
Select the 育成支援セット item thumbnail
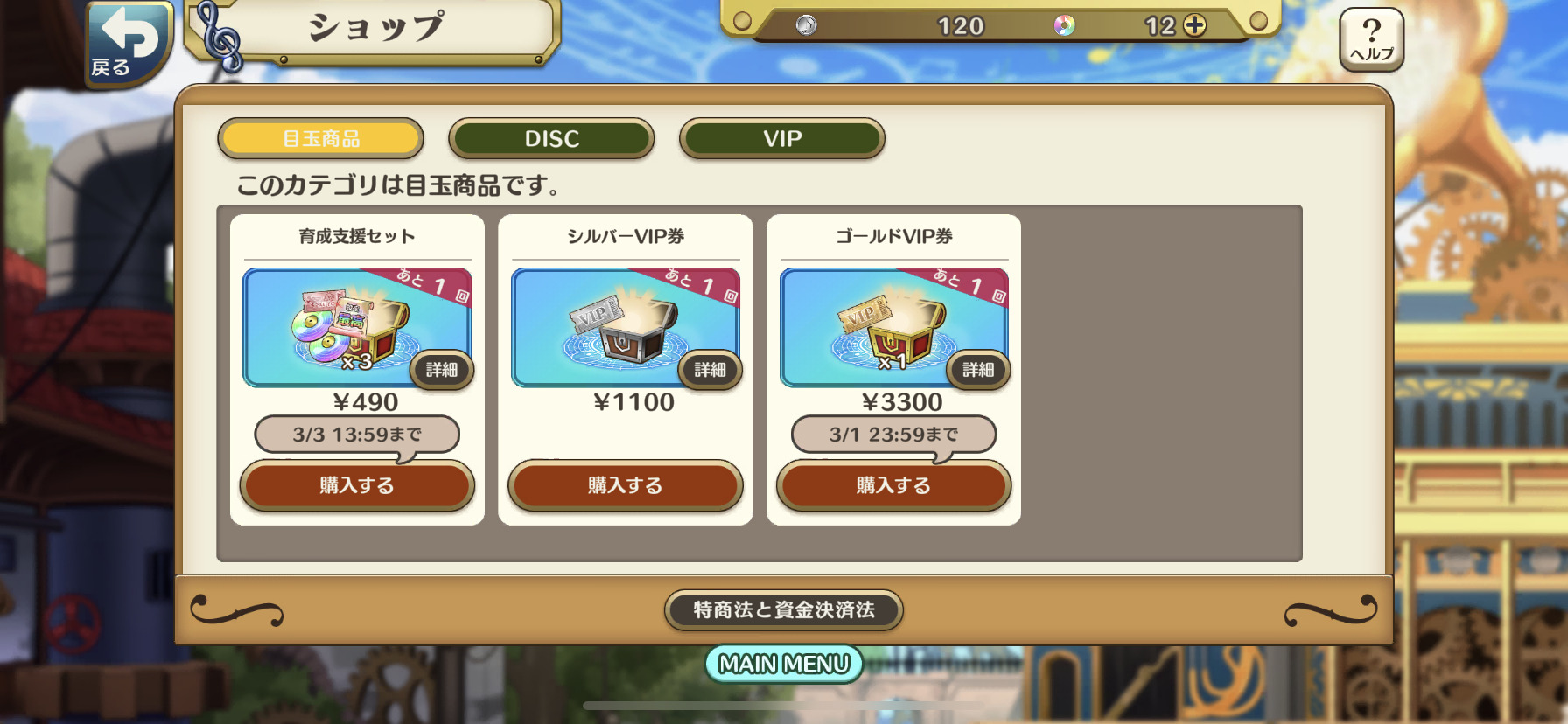click(x=341, y=327)
